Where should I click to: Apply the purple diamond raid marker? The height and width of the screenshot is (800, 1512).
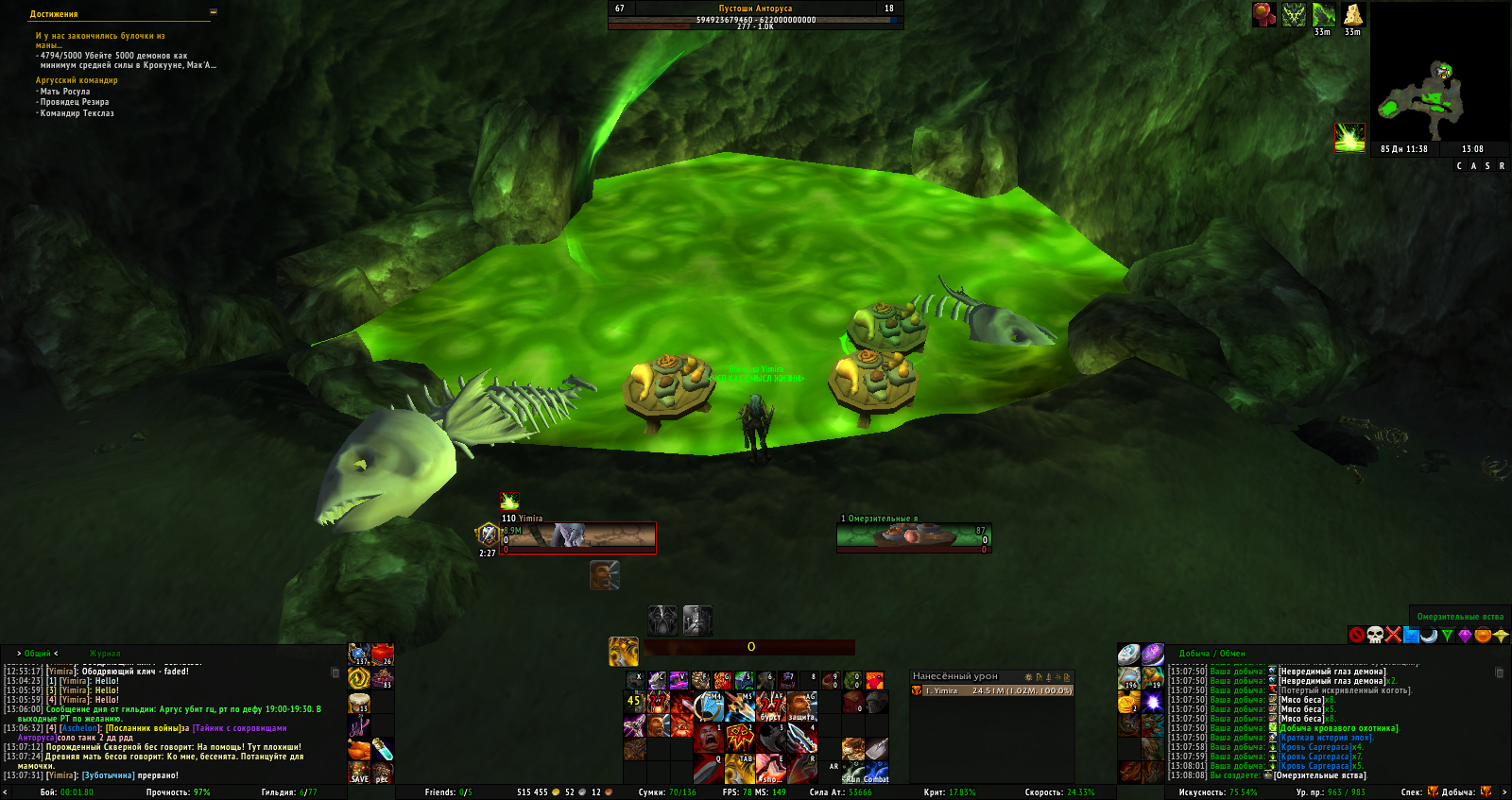pos(1465,635)
